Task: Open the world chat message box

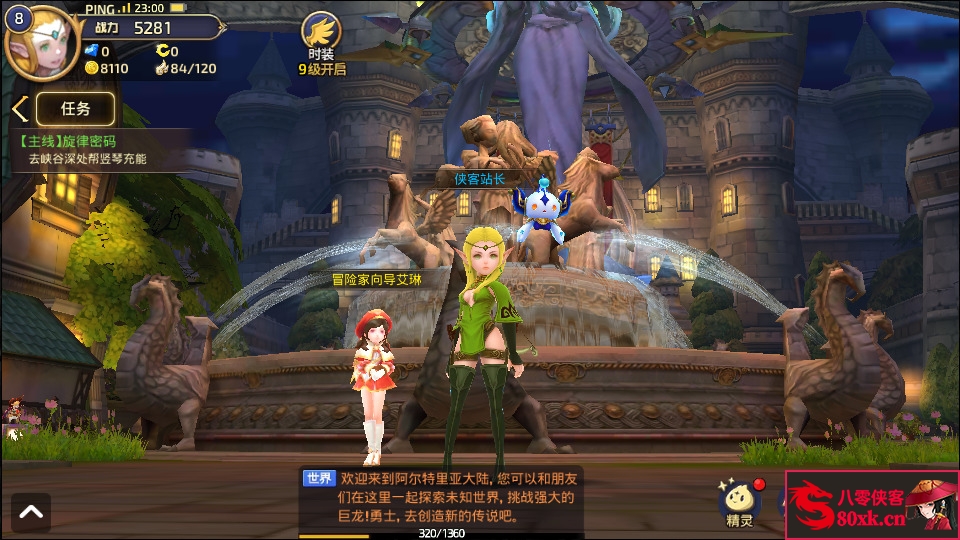Action: pos(442,497)
